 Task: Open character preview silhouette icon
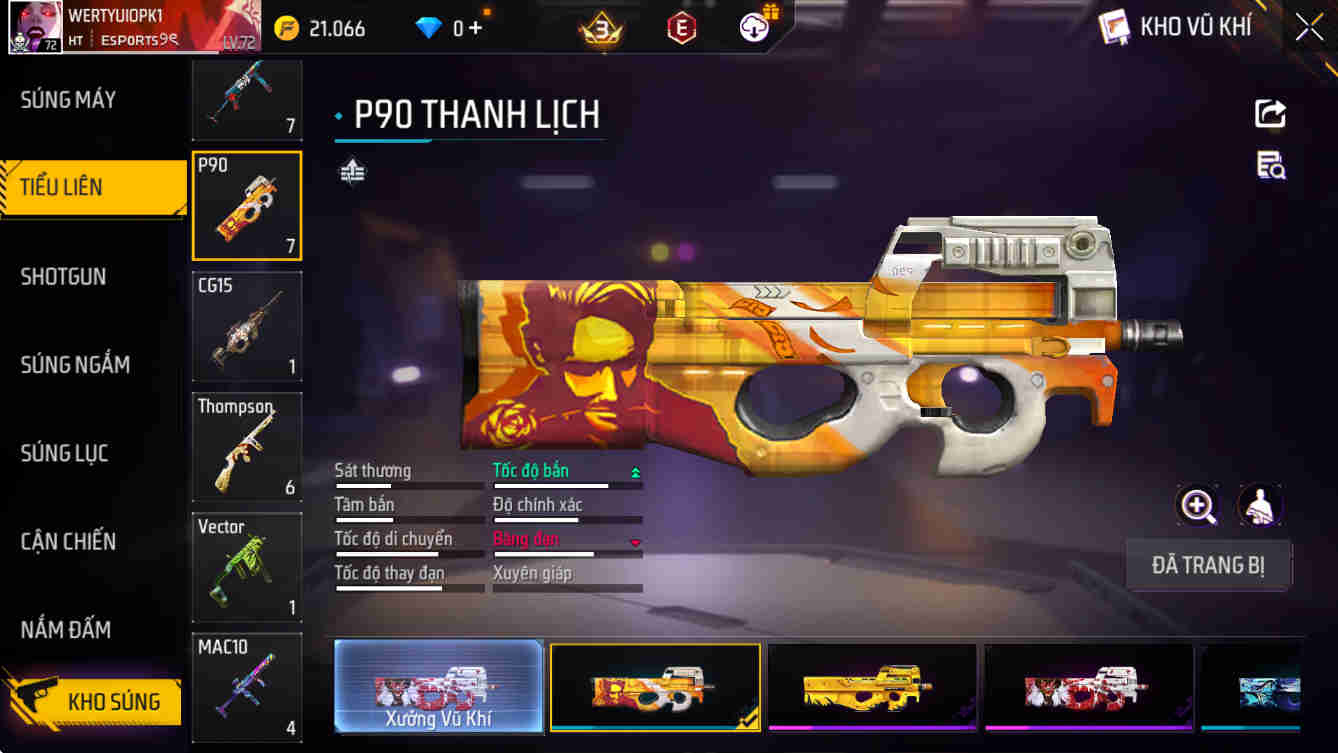1261,506
